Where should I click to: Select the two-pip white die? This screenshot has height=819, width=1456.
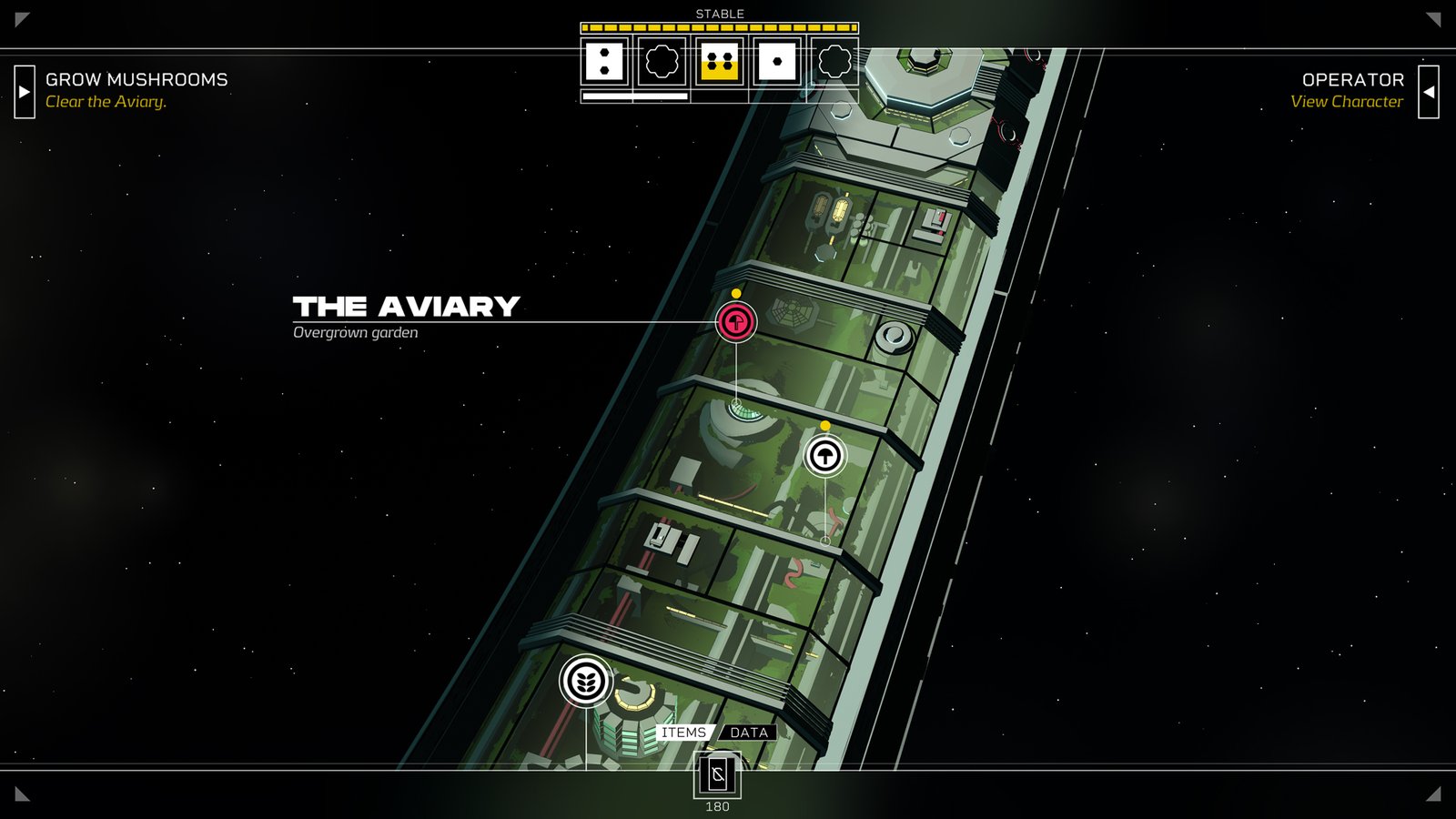tap(604, 62)
